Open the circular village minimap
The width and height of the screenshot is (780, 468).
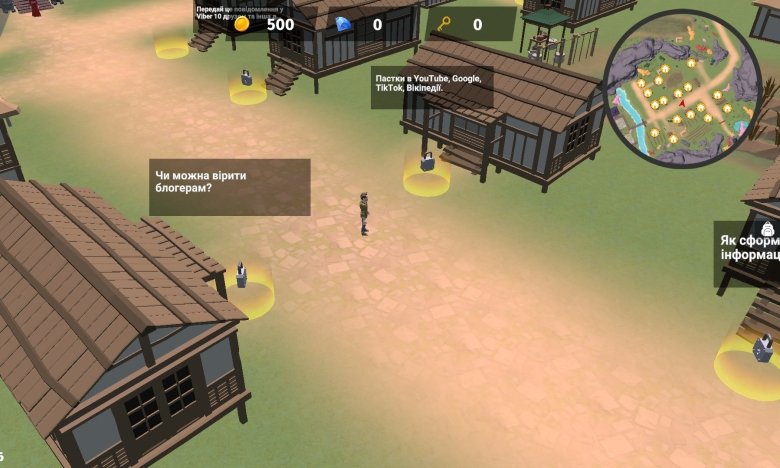click(683, 89)
